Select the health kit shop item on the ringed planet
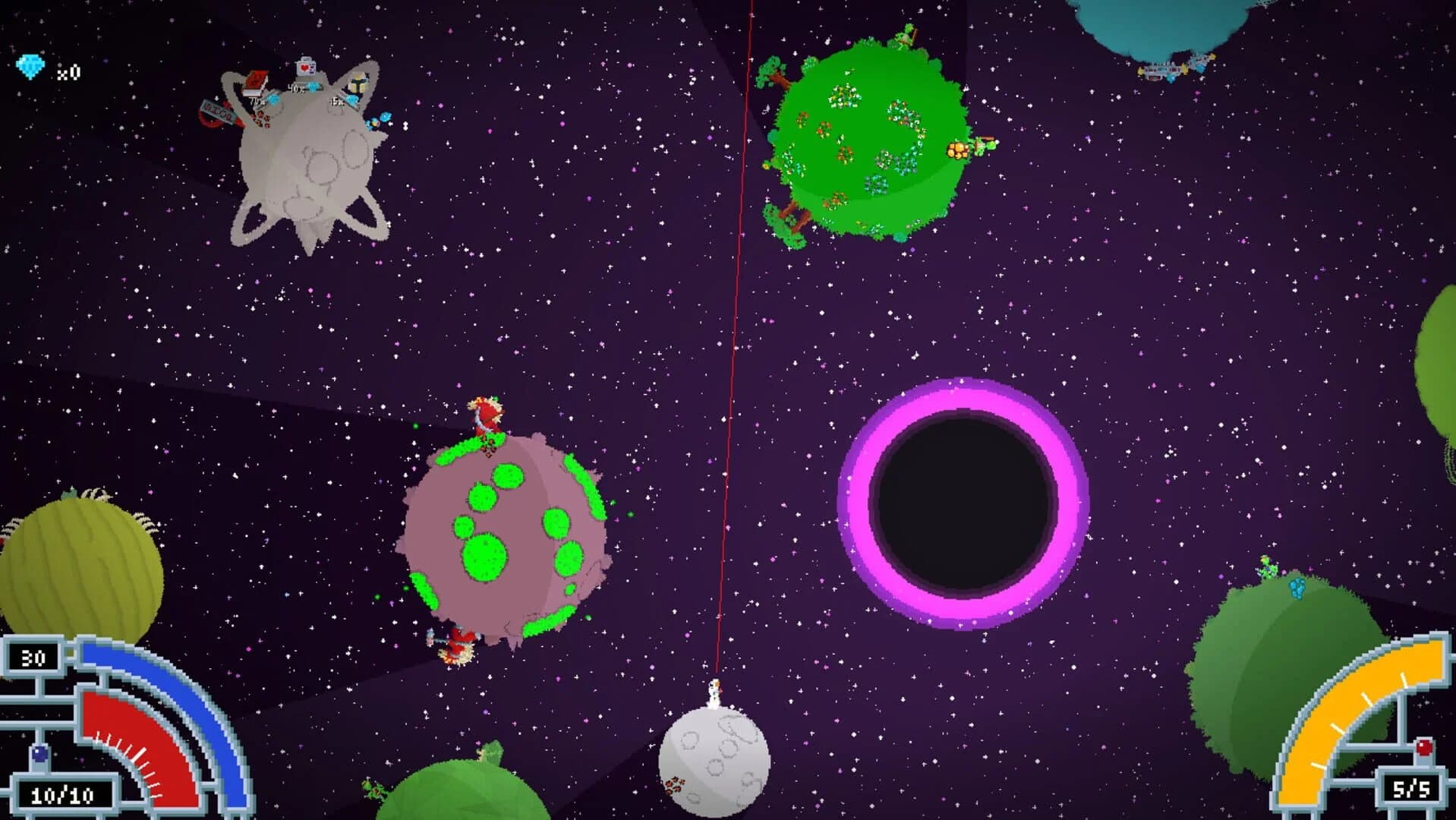The width and height of the screenshot is (1456, 820). point(306,67)
